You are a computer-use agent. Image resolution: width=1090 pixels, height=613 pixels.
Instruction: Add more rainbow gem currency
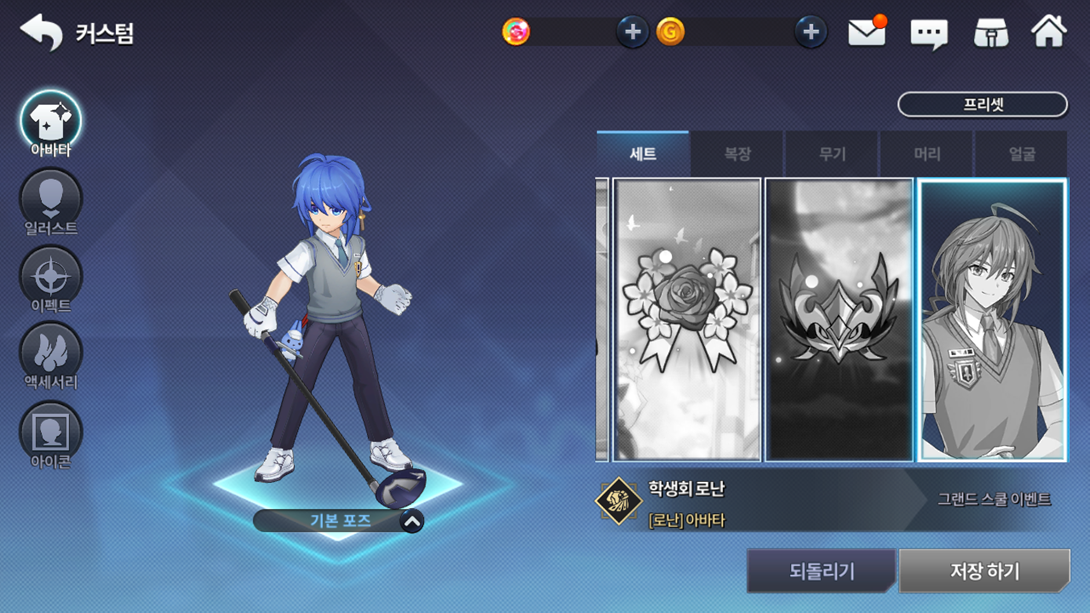pos(632,32)
